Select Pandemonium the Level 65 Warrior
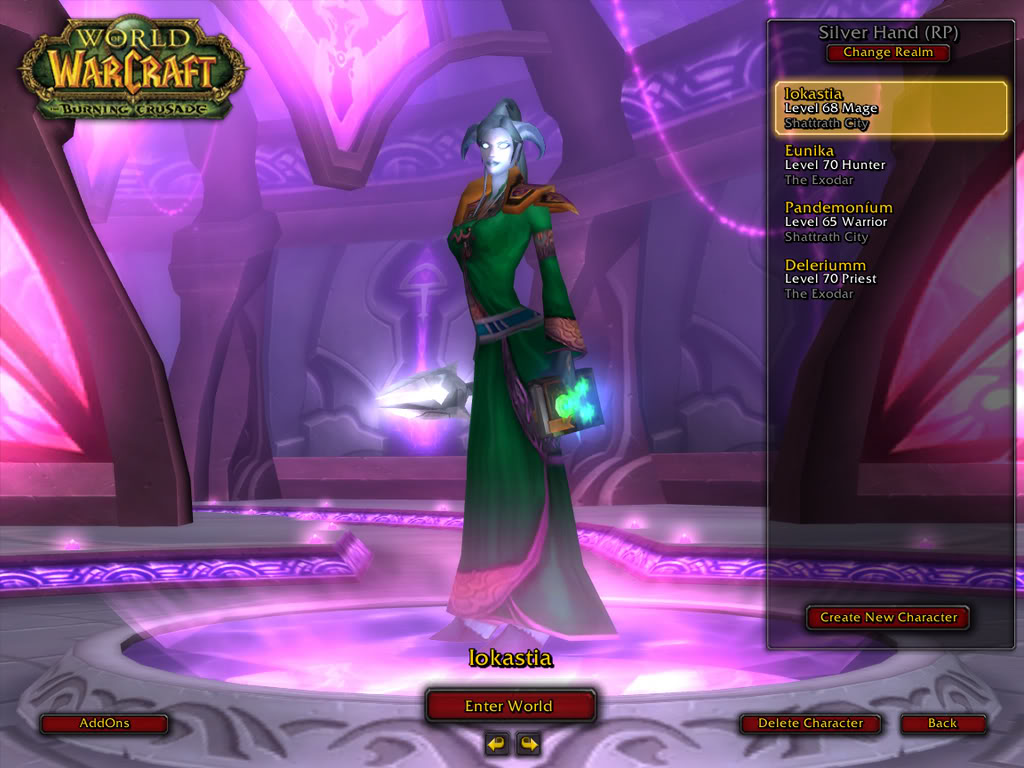The width and height of the screenshot is (1024, 768). click(891, 222)
